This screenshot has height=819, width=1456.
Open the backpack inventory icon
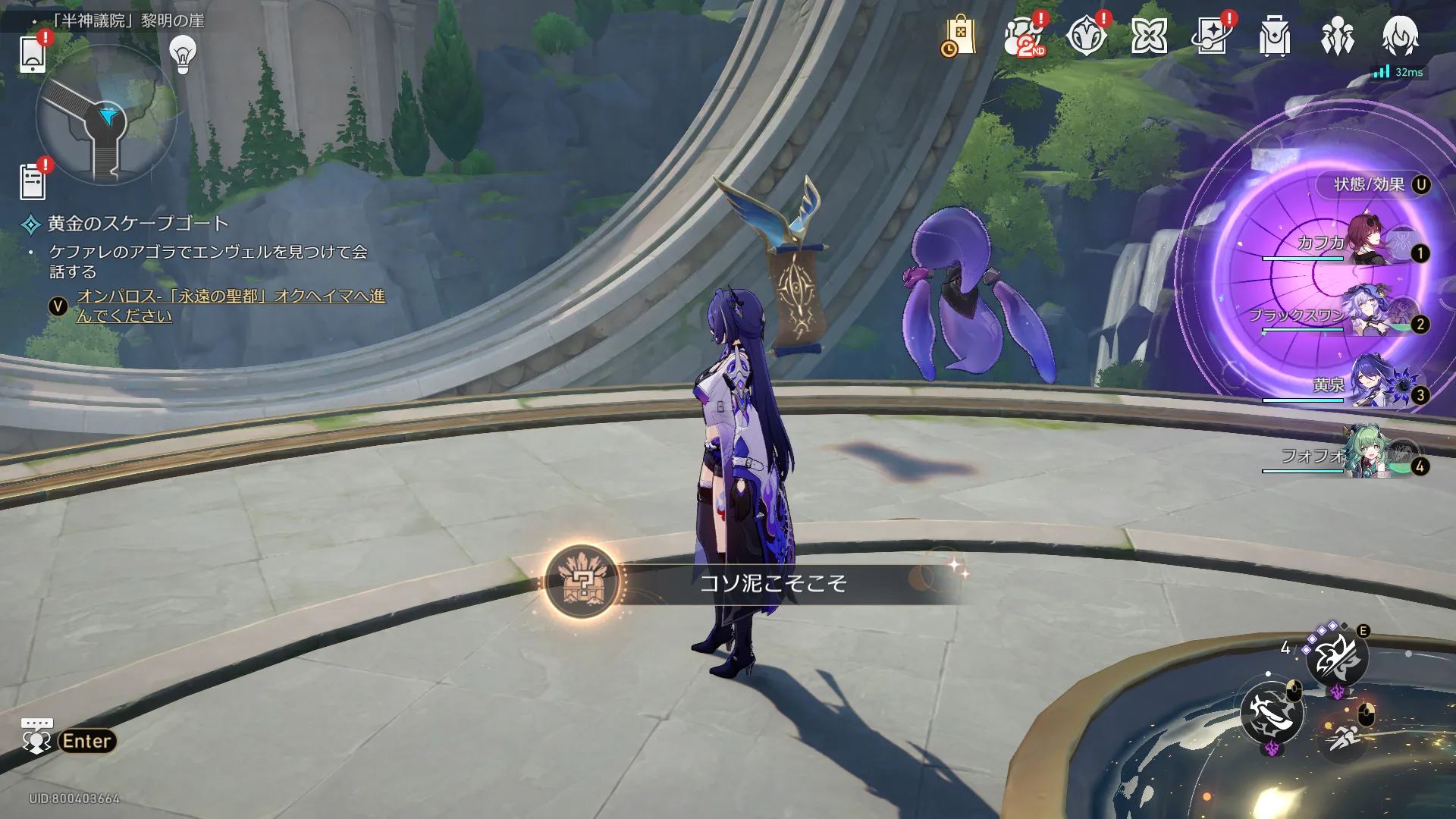(1275, 36)
